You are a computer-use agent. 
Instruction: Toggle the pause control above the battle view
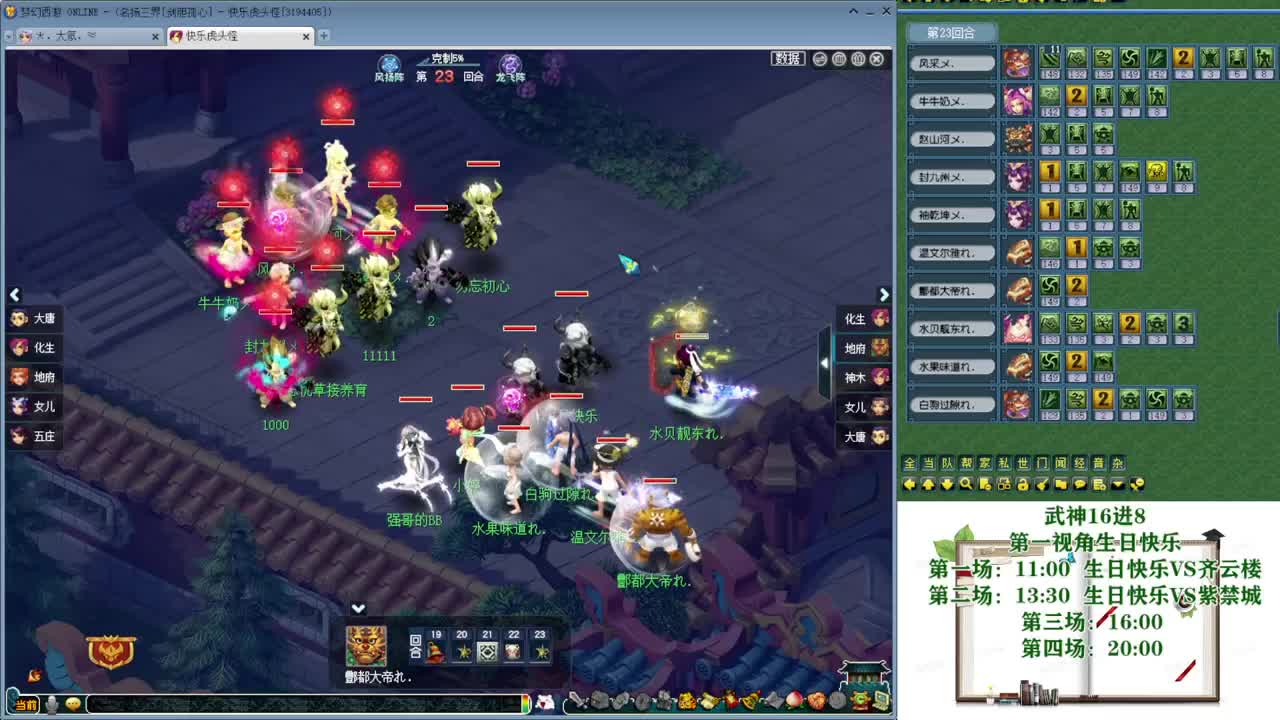838,58
